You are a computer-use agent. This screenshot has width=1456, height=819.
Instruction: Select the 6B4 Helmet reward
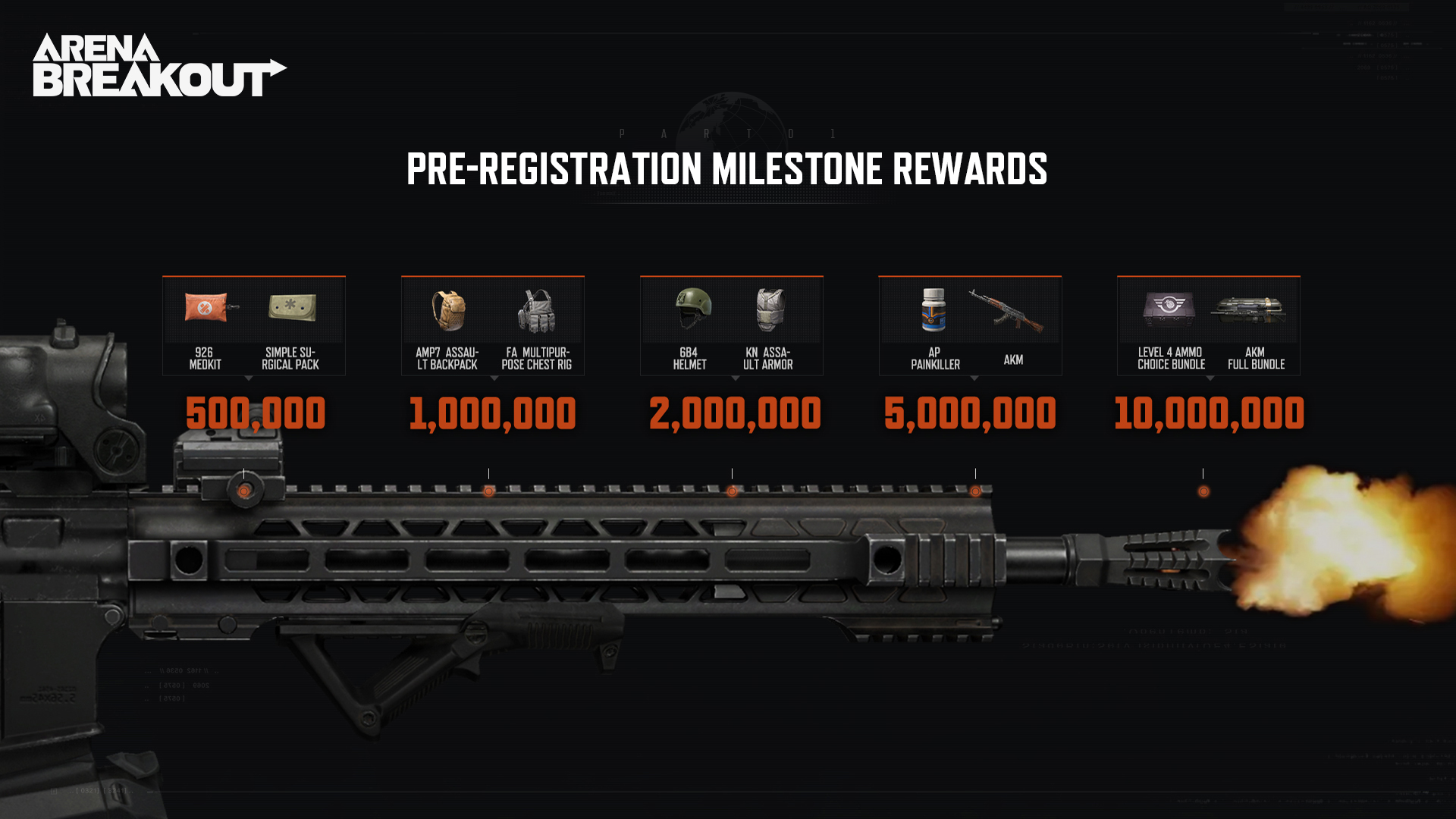(693, 308)
